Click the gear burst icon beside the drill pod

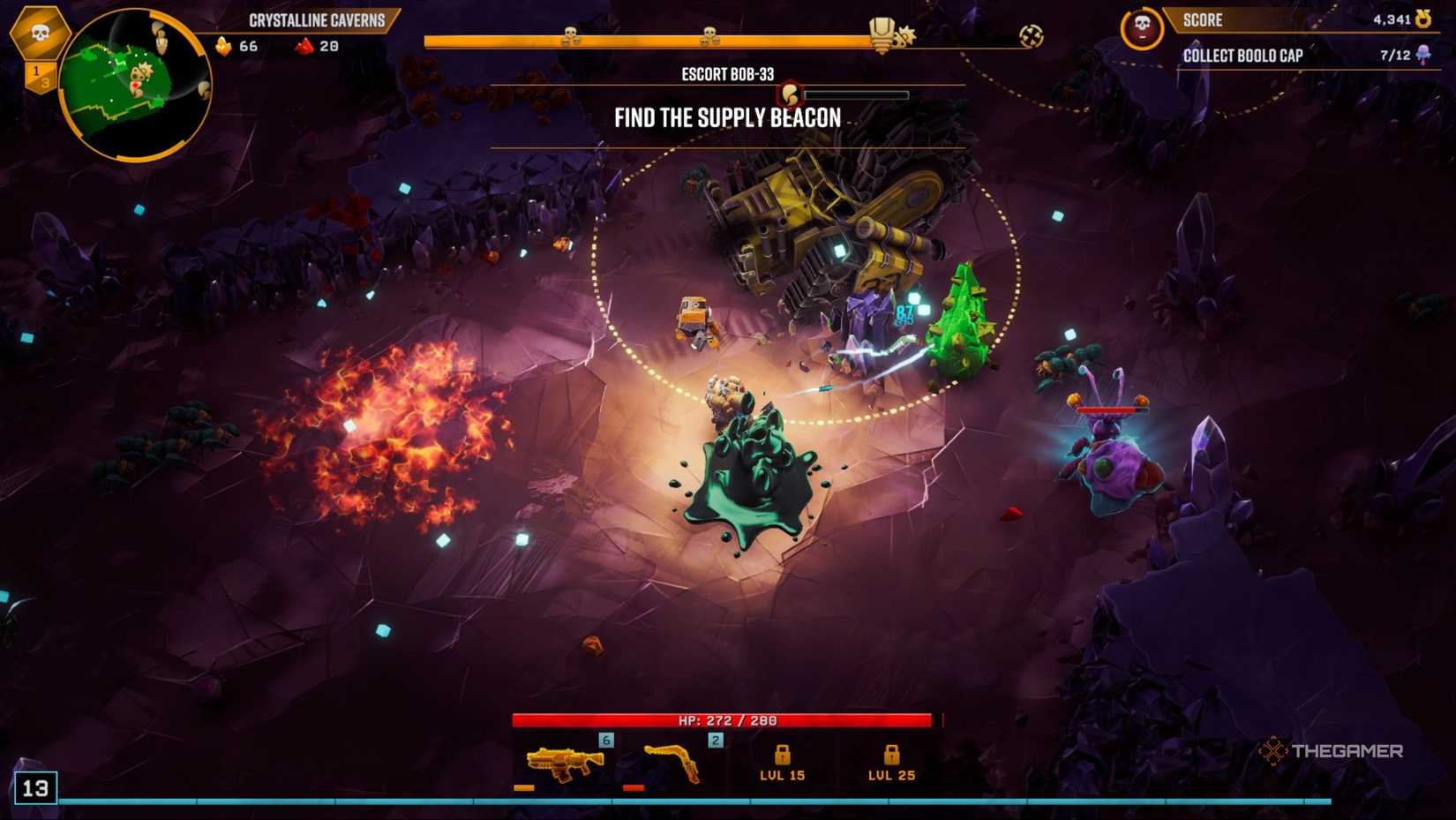[x=905, y=35]
